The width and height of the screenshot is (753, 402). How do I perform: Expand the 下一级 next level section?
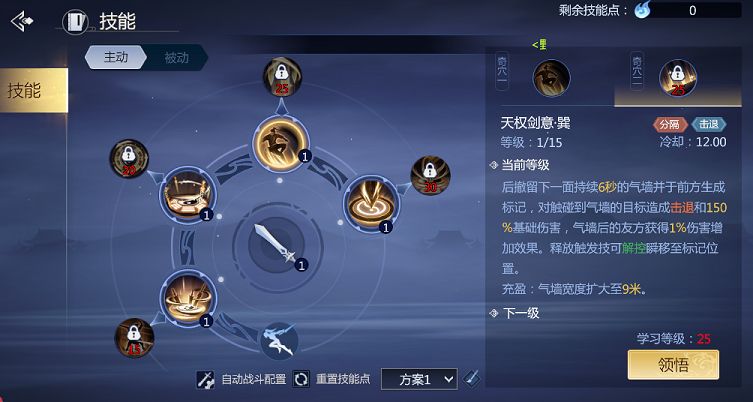tap(520, 313)
